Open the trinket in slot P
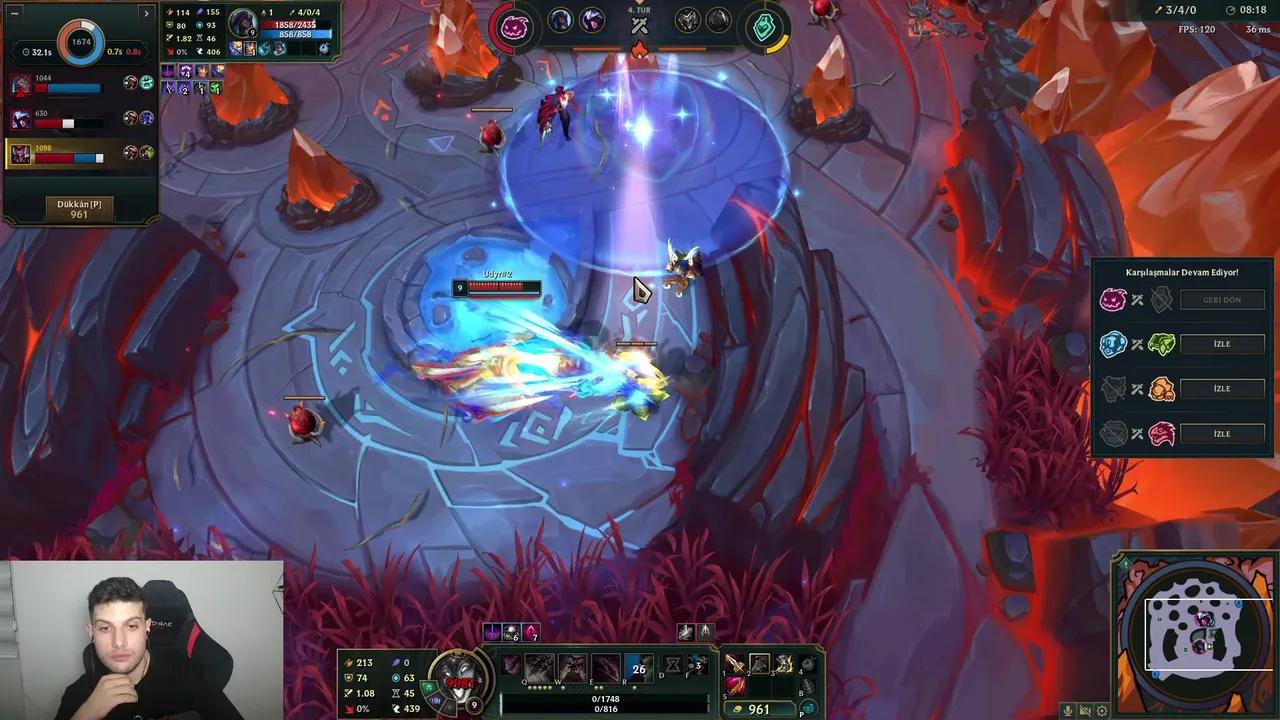The image size is (1280, 720). (x=807, y=705)
